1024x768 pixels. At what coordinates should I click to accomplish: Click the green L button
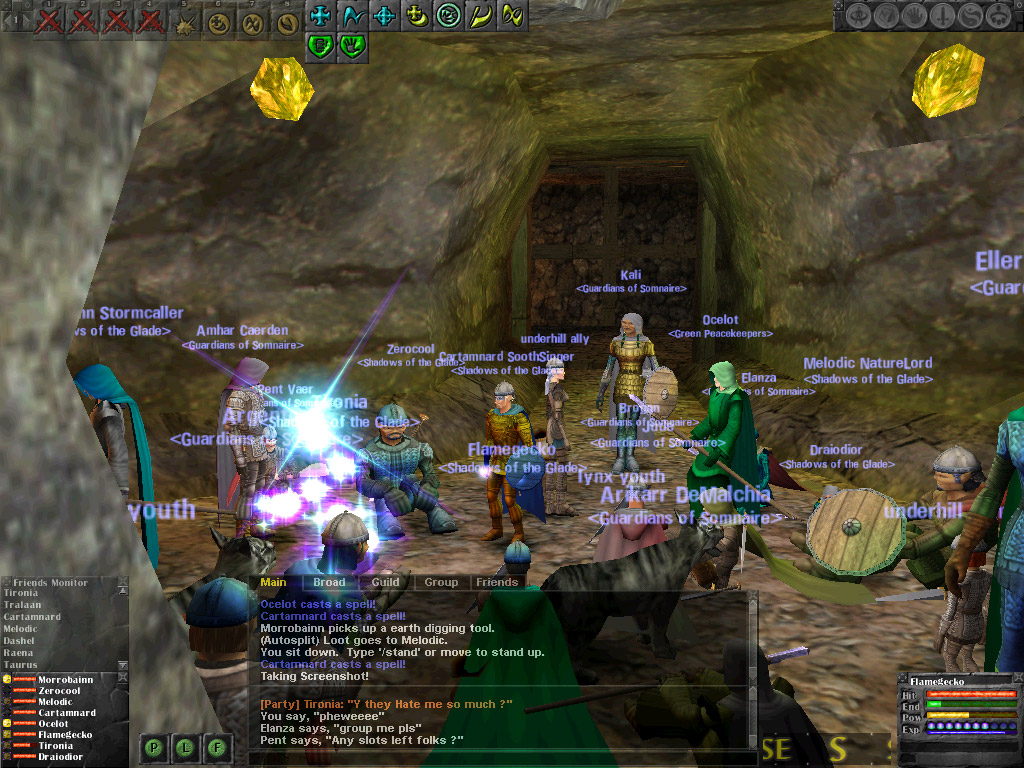coord(187,746)
